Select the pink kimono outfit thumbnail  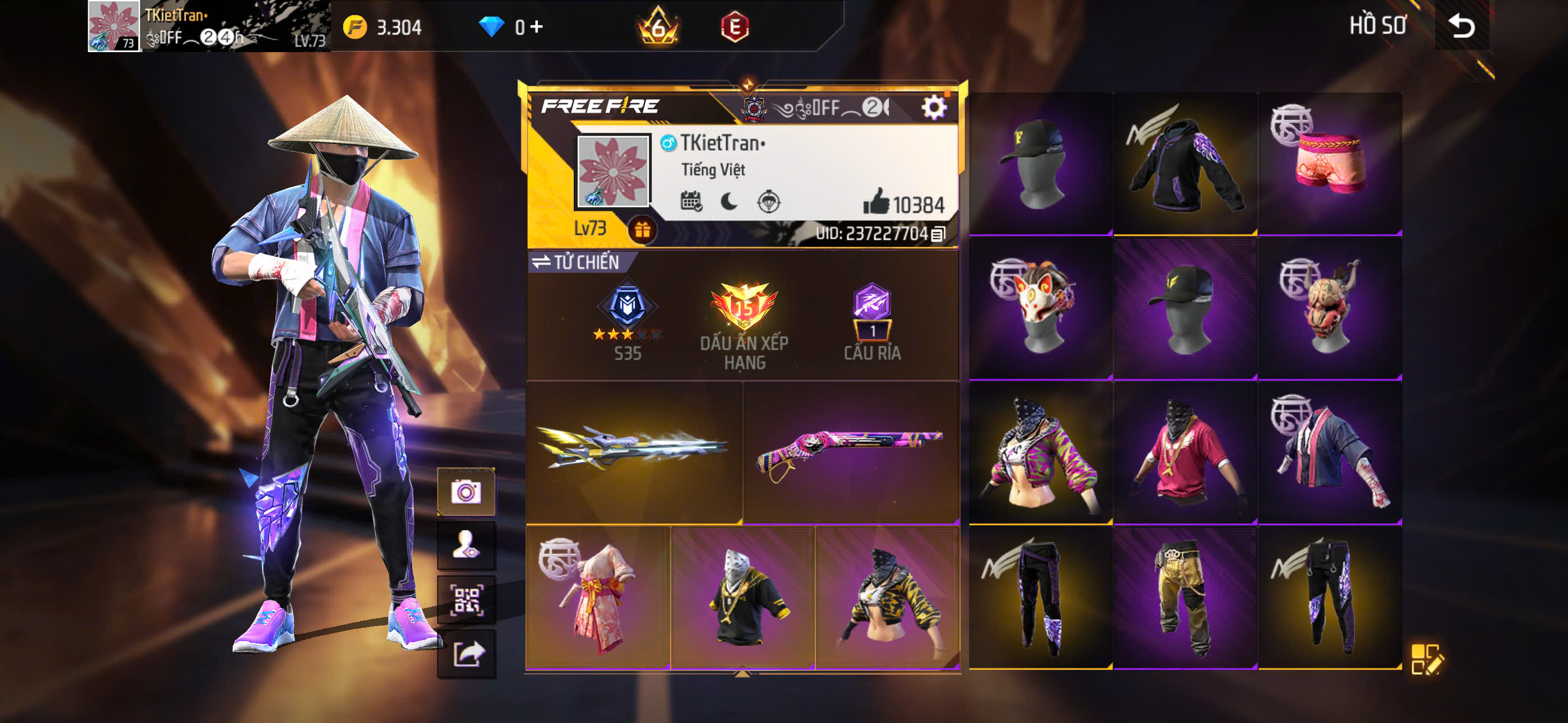(x=598, y=597)
